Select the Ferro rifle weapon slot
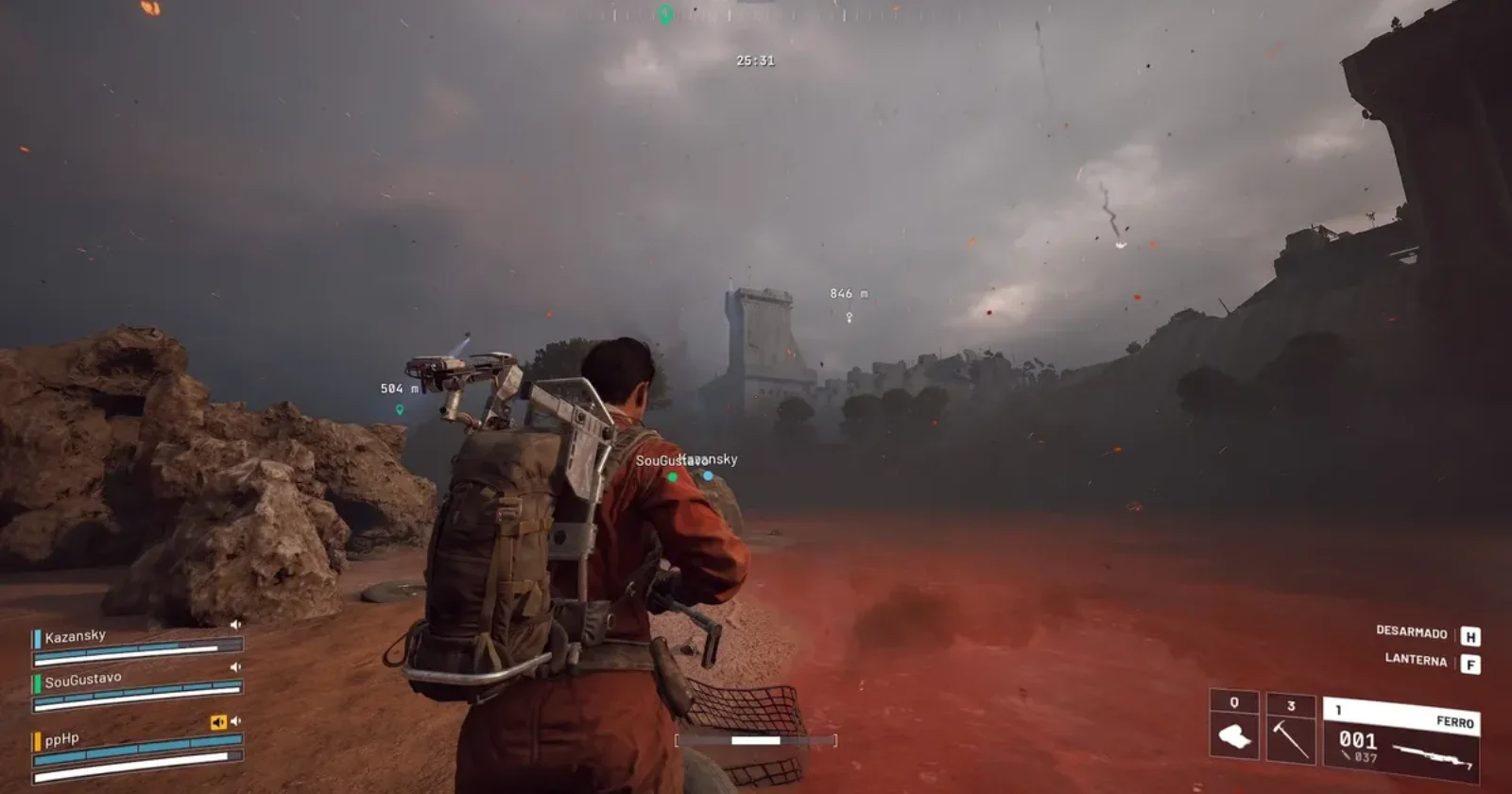This screenshot has height=794, width=1512. pyautogui.click(x=1400, y=739)
